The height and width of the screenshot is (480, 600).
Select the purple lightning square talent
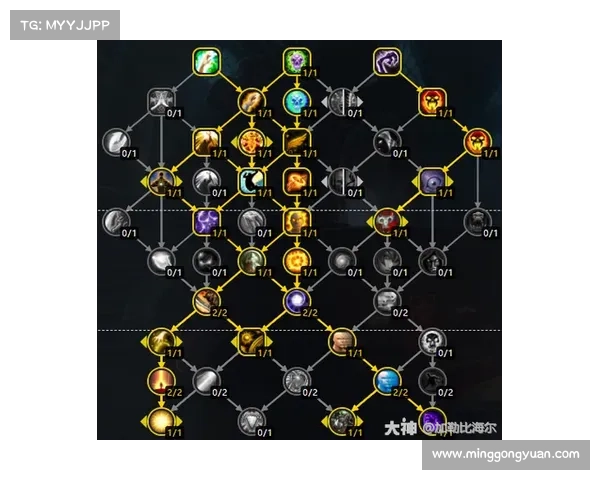(x=206, y=221)
